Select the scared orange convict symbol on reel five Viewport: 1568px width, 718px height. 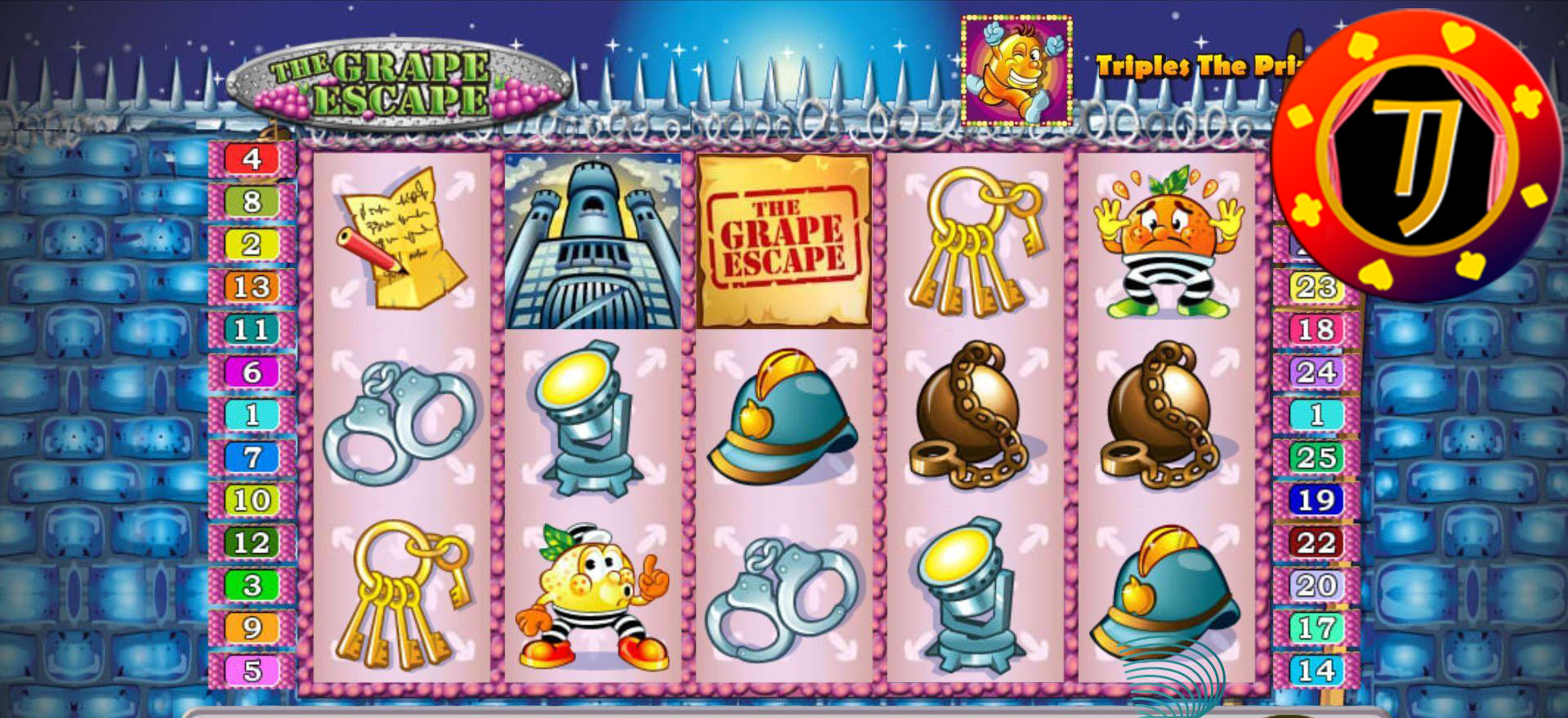point(1164,241)
